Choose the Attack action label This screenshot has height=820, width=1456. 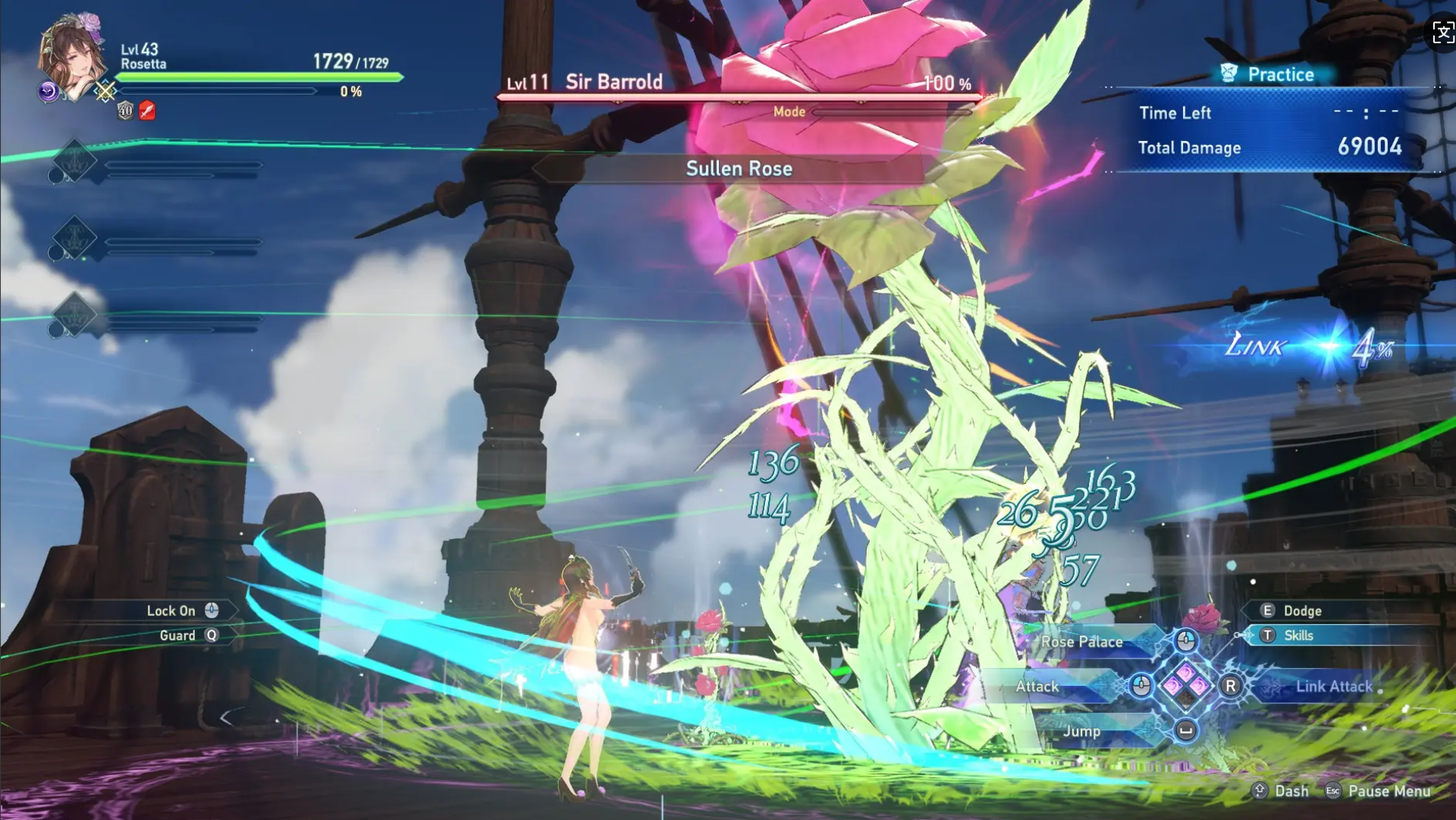coord(1037,686)
